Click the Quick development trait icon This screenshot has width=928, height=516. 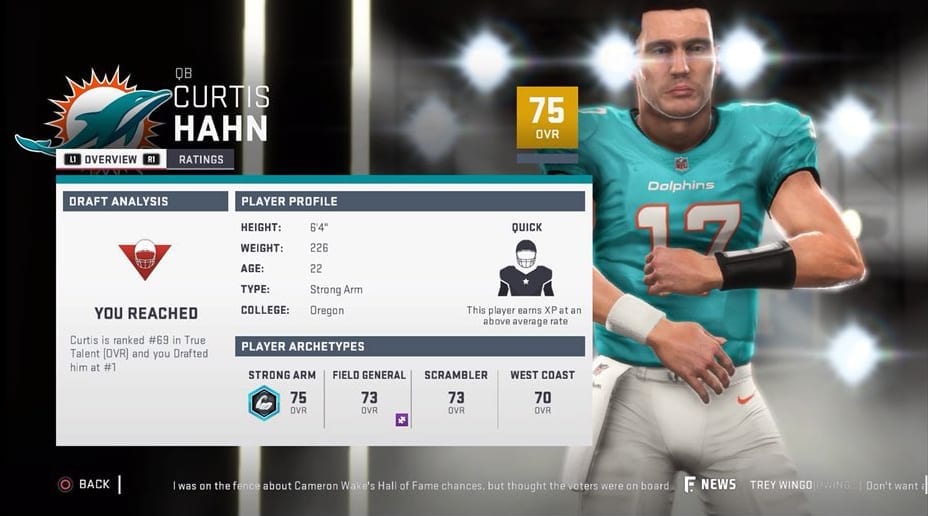[x=526, y=267]
